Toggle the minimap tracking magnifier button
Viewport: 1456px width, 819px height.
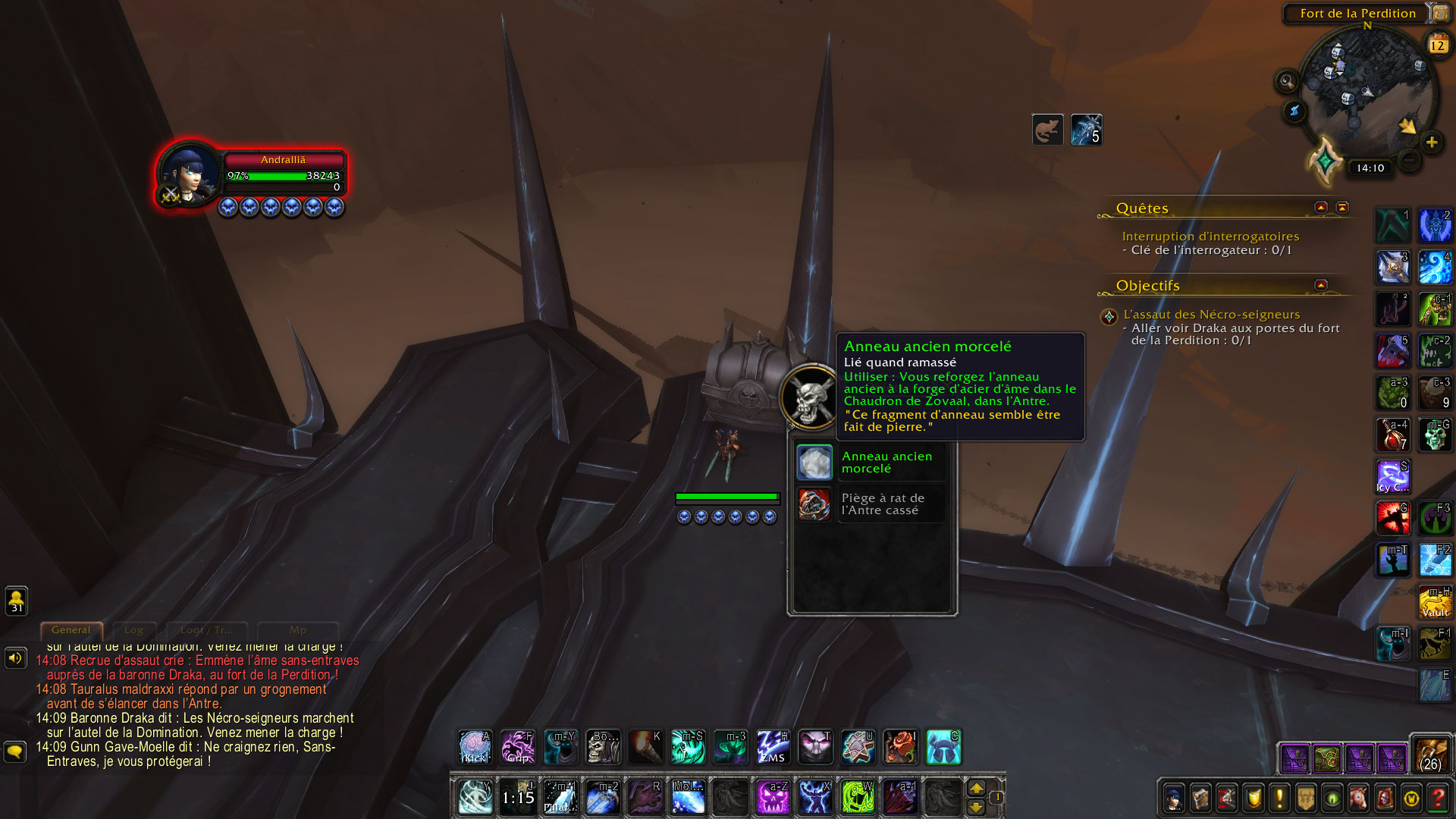coord(1286,80)
